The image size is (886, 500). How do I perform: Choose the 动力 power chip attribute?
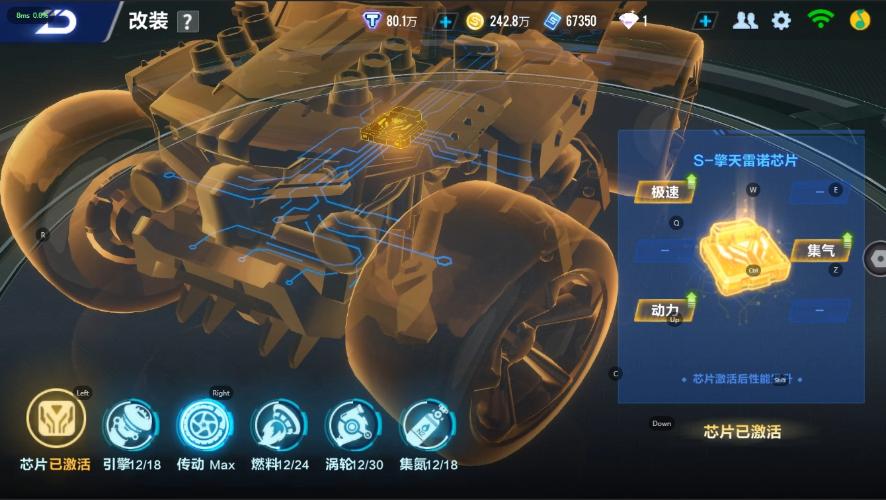coord(665,310)
